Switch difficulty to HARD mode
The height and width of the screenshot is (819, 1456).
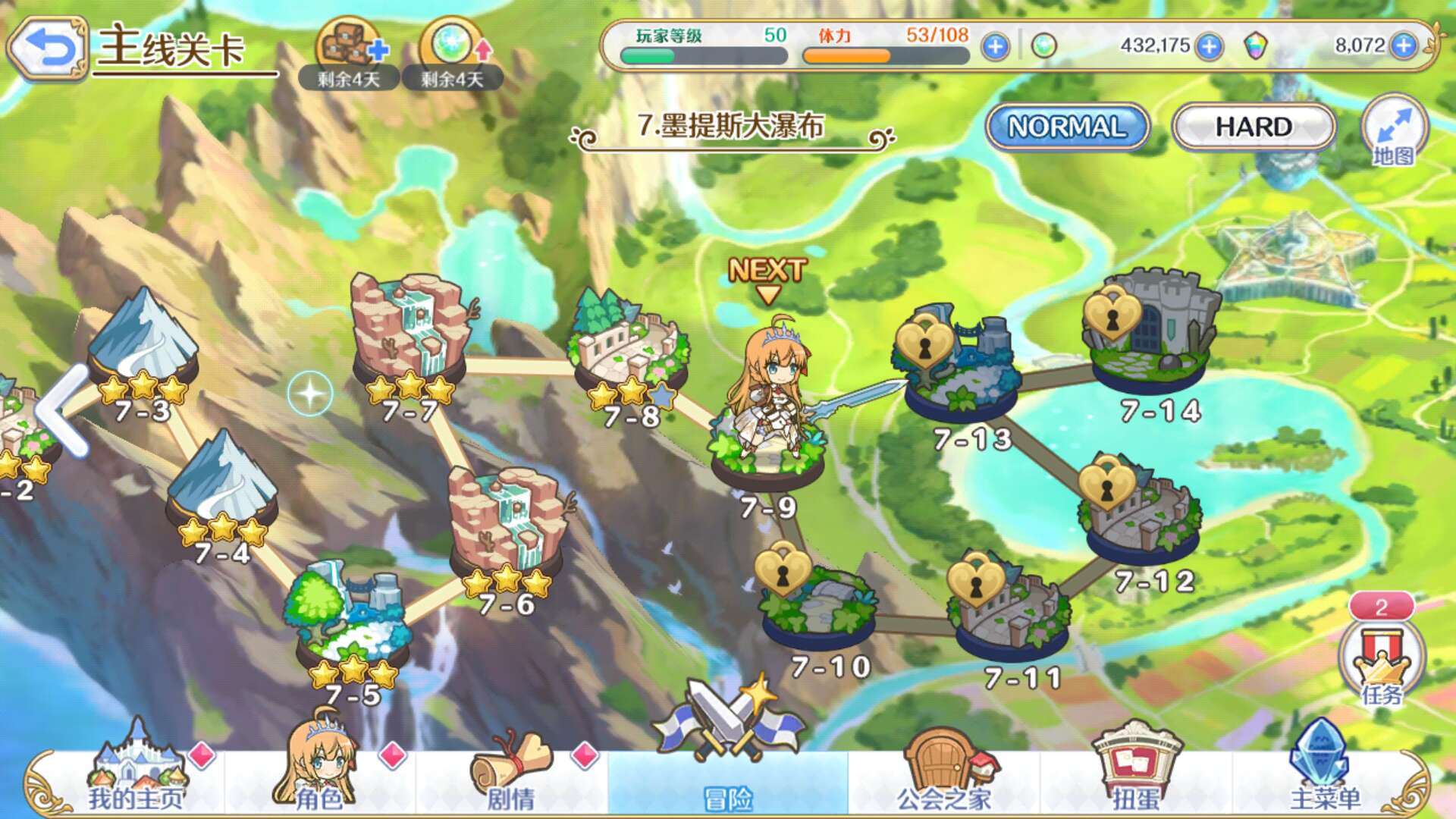(x=1253, y=127)
